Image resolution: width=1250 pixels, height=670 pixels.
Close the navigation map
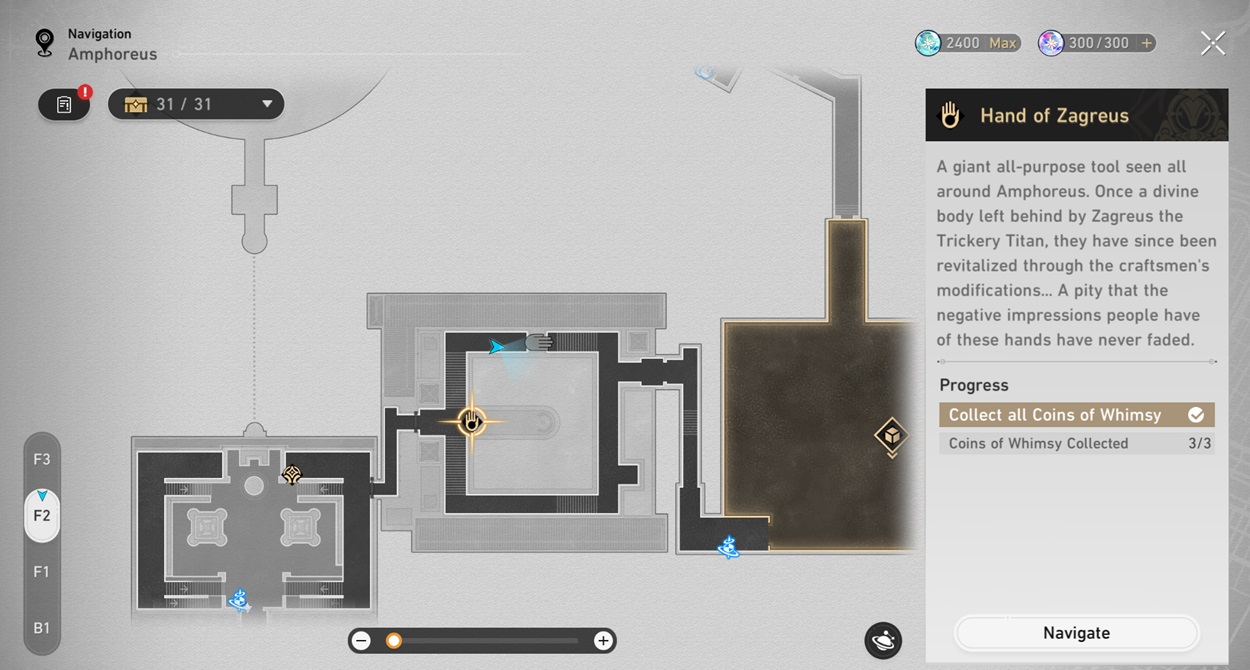click(x=1212, y=43)
